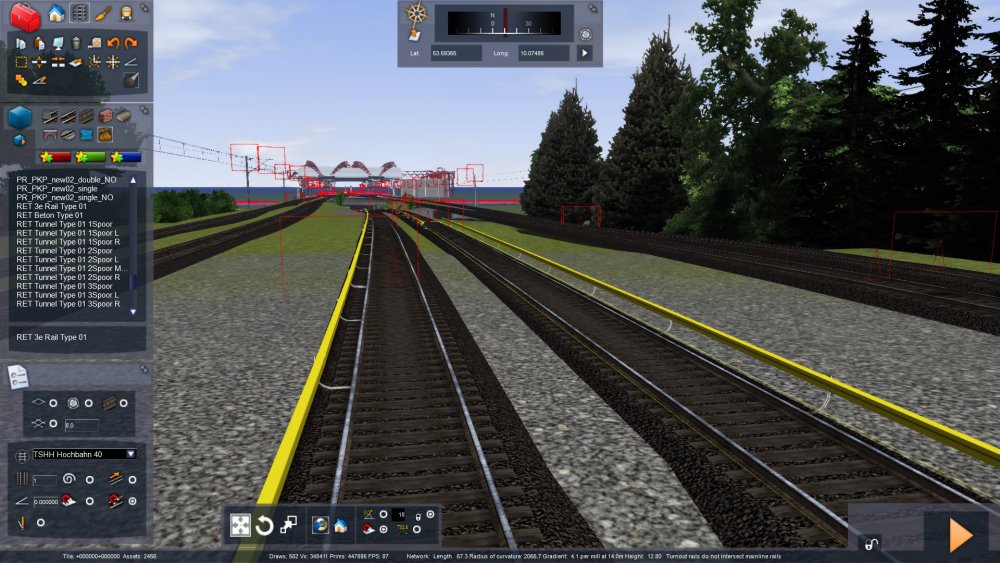The image size is (1000, 563).
Task: Toggle the red star favorites filter
Action: tap(54, 157)
